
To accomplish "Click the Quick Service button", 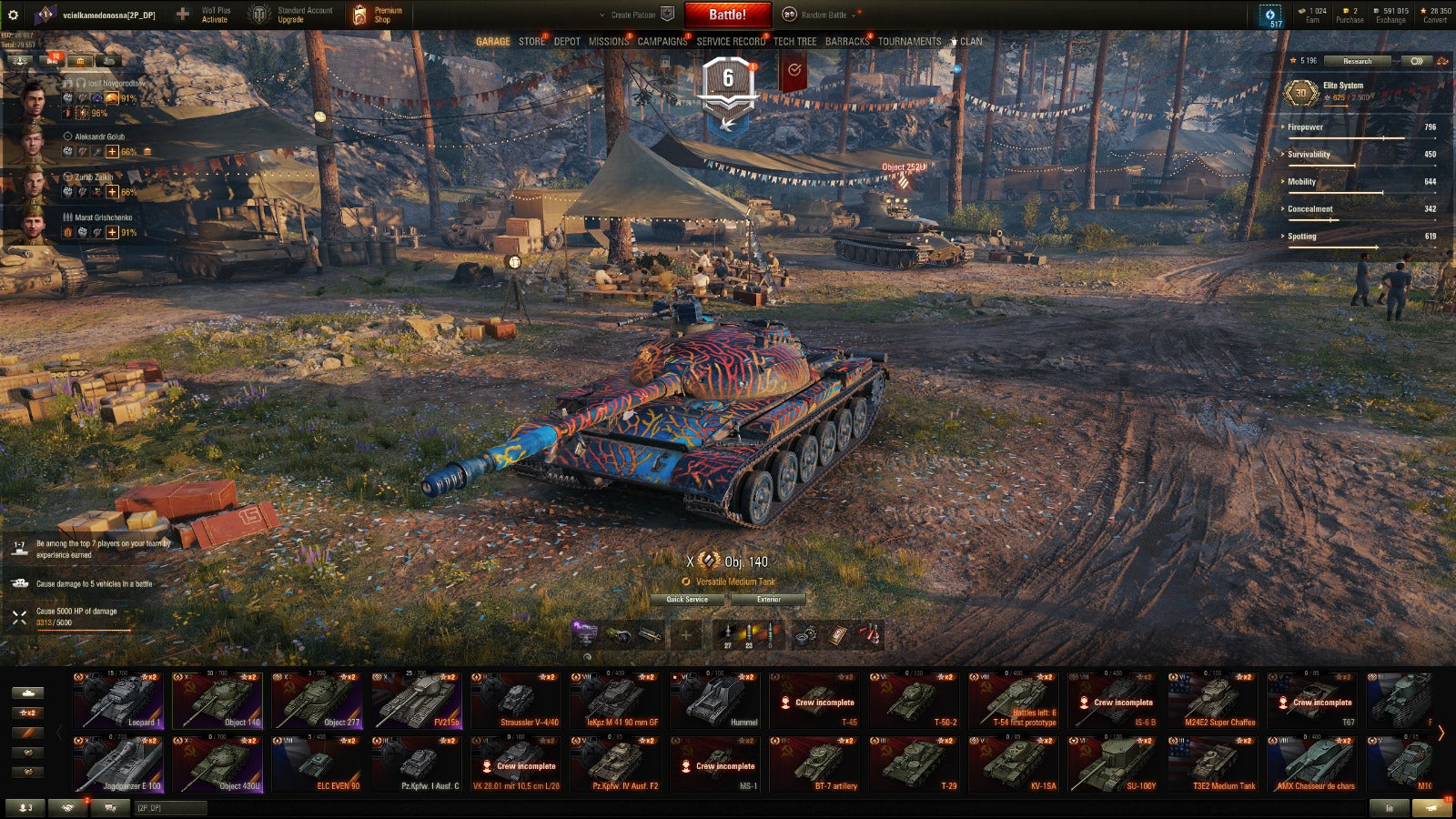I will [687, 599].
